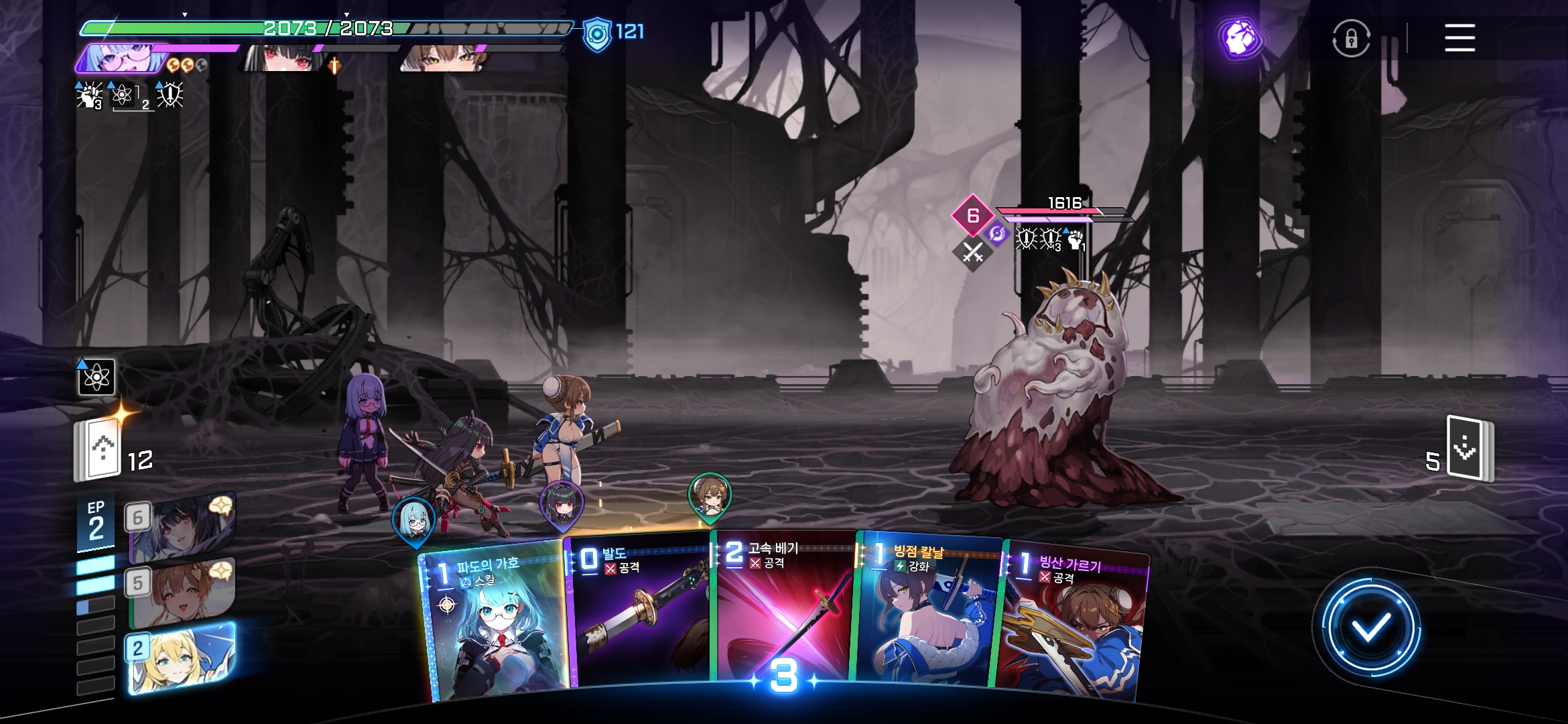
Task: Select the blonde character EGO skill costing 2
Action: click(x=181, y=658)
